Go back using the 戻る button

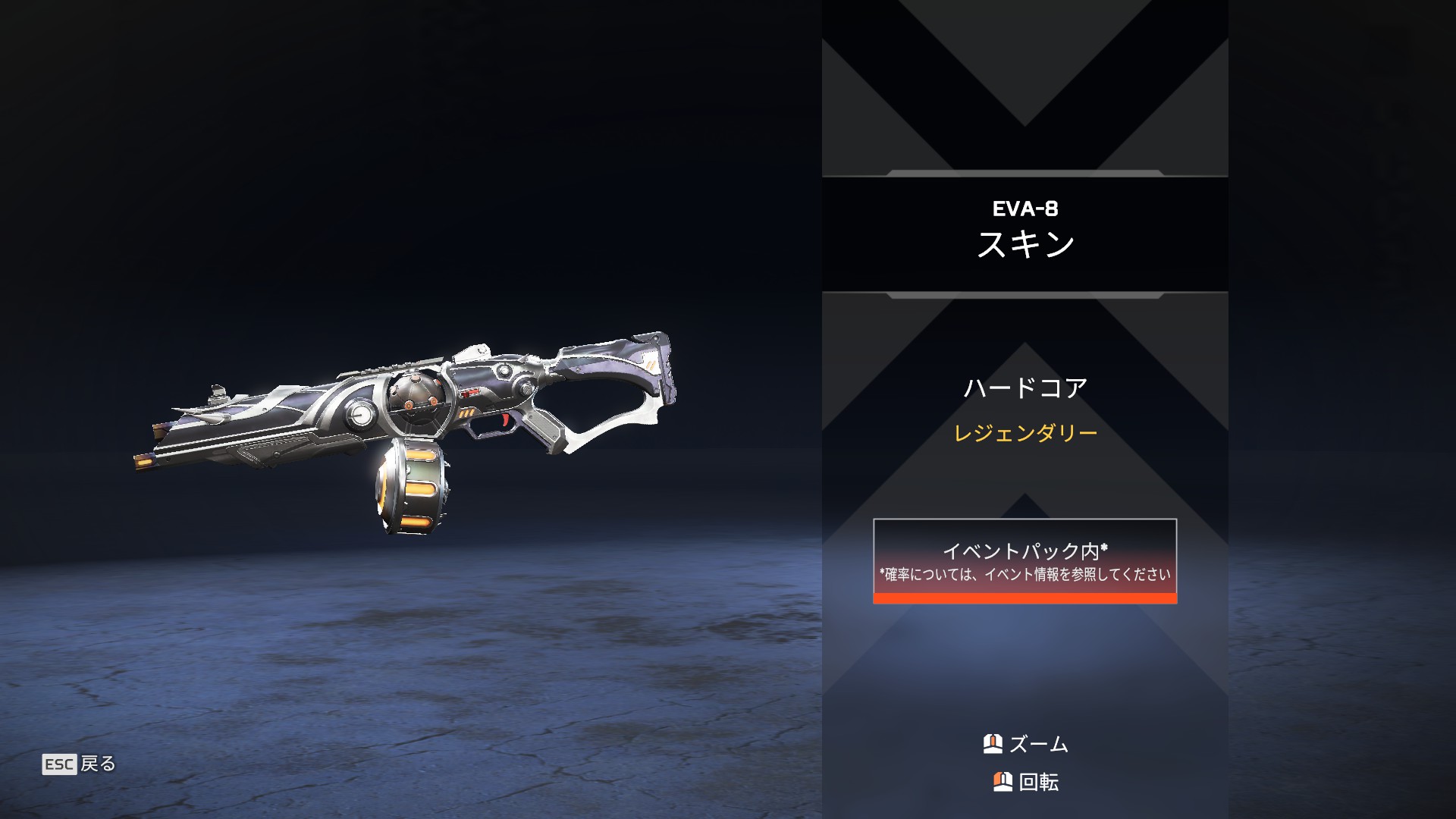tap(80, 764)
